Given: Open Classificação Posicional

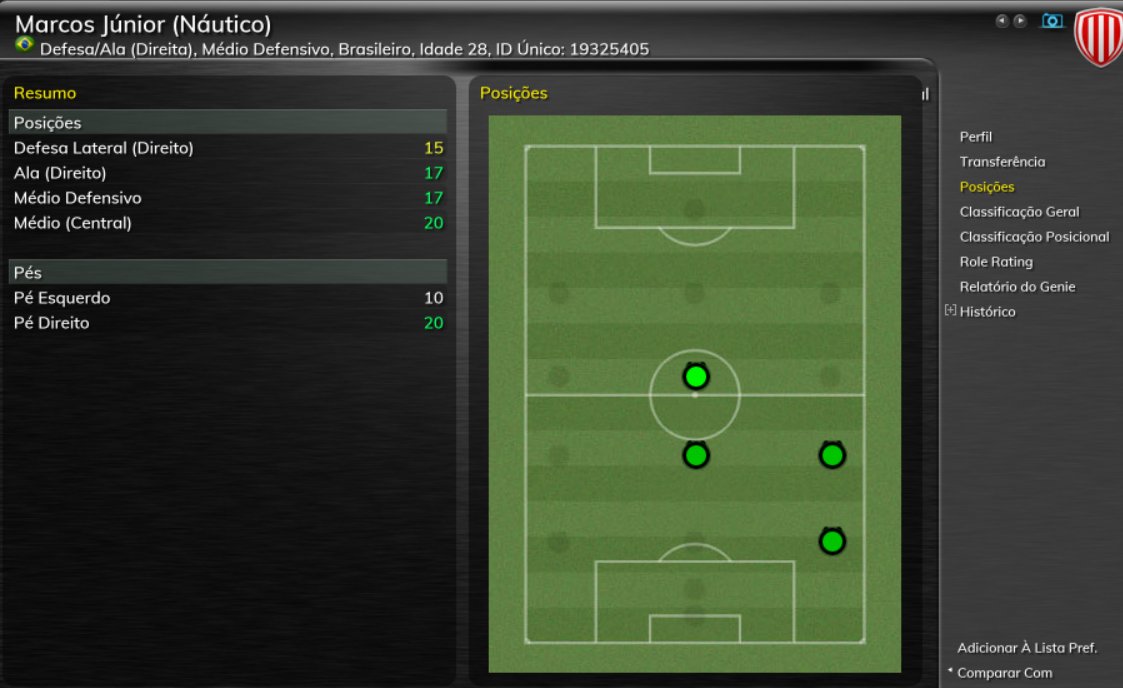Looking at the screenshot, I should coord(1034,237).
